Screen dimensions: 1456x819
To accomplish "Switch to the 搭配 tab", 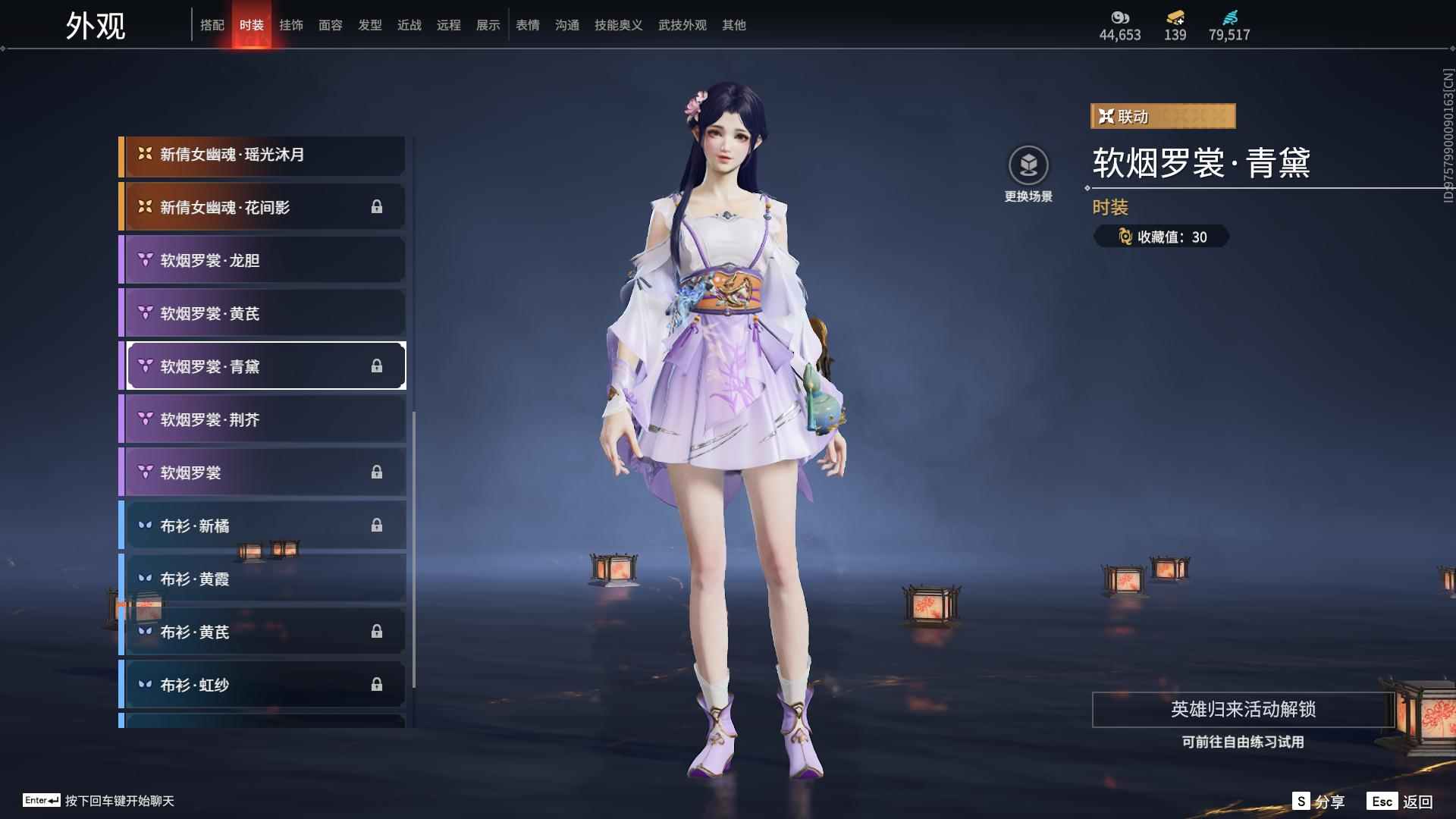I will coord(212,25).
